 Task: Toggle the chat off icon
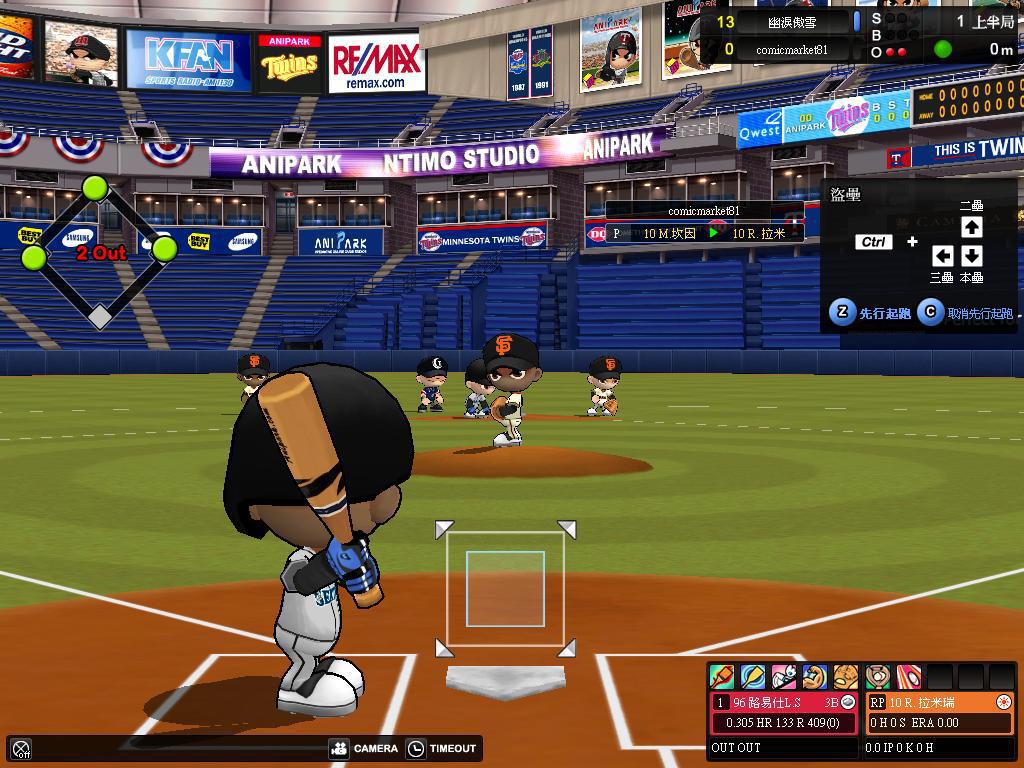[21, 748]
